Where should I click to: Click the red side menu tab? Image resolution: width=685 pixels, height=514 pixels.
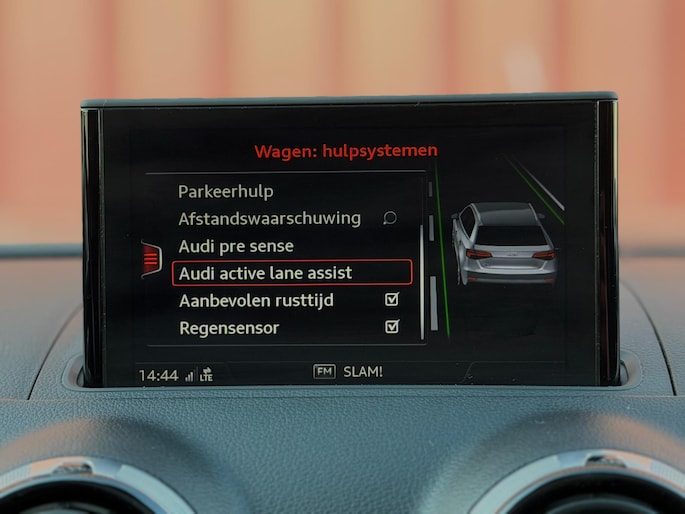pyautogui.click(x=151, y=260)
